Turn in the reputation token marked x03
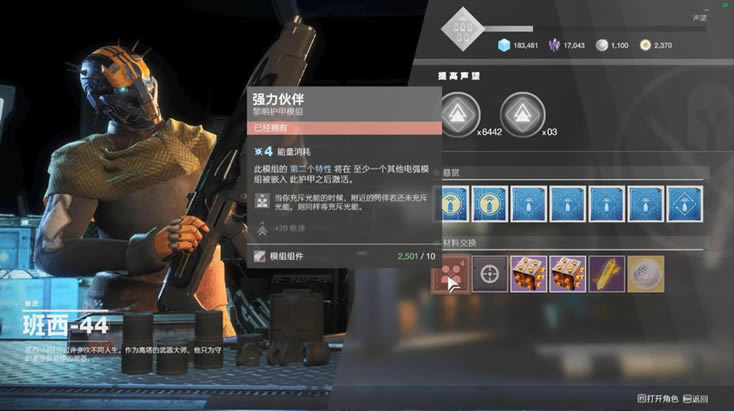 (x=520, y=114)
